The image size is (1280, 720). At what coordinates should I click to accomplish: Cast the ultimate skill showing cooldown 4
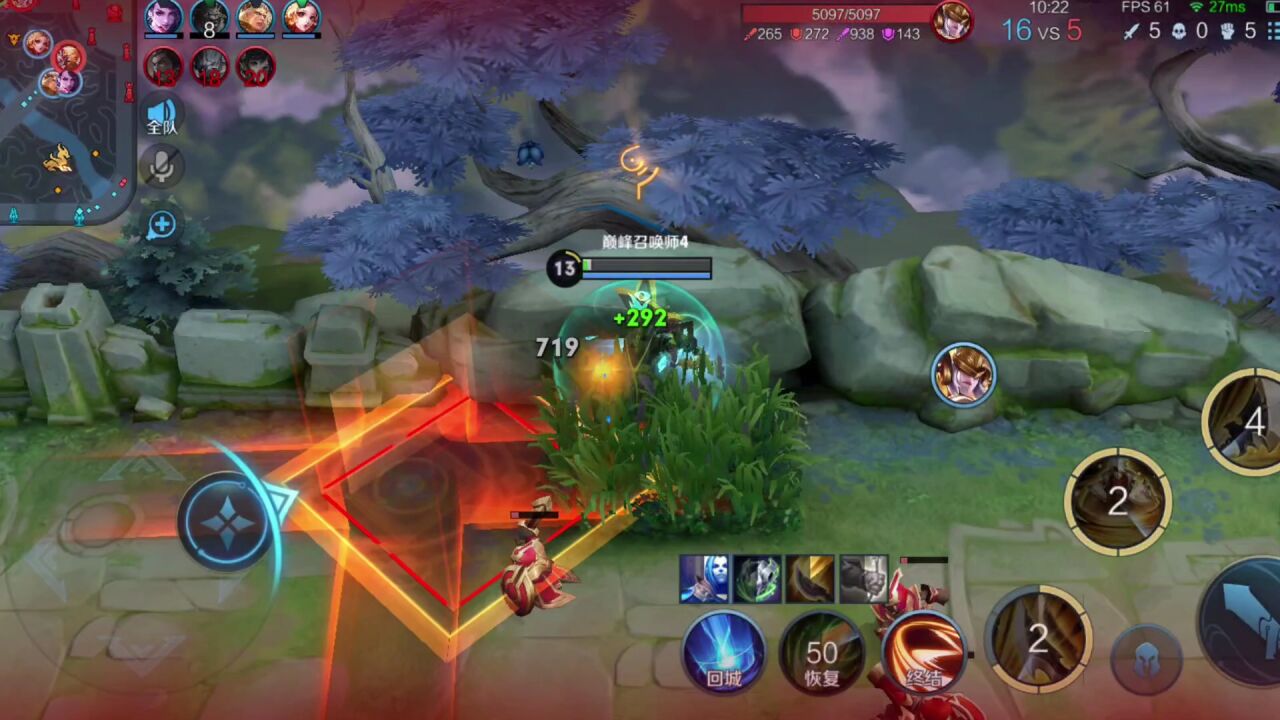click(x=1245, y=422)
